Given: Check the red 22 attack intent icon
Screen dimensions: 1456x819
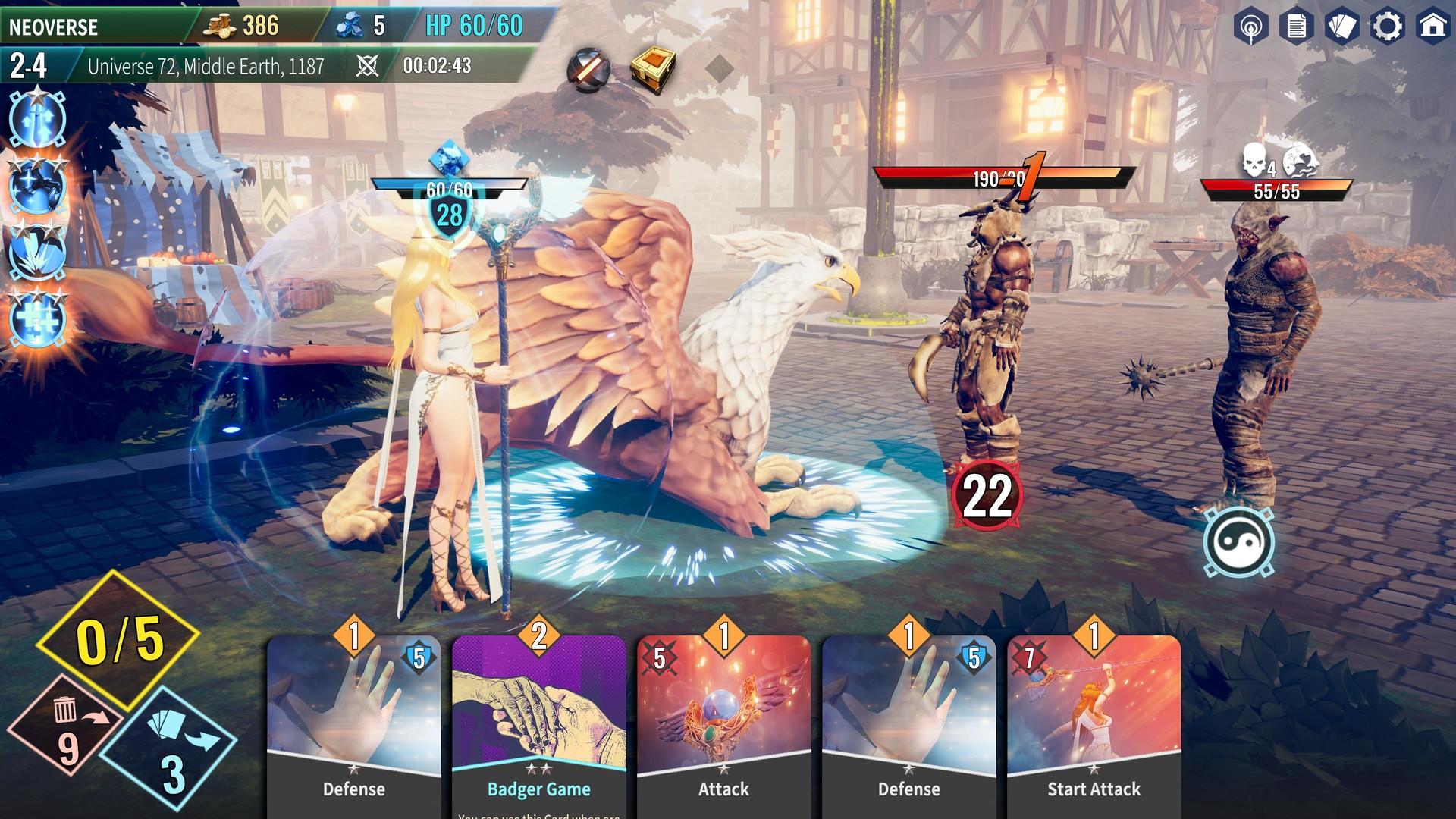Looking at the screenshot, I should pos(987,497).
